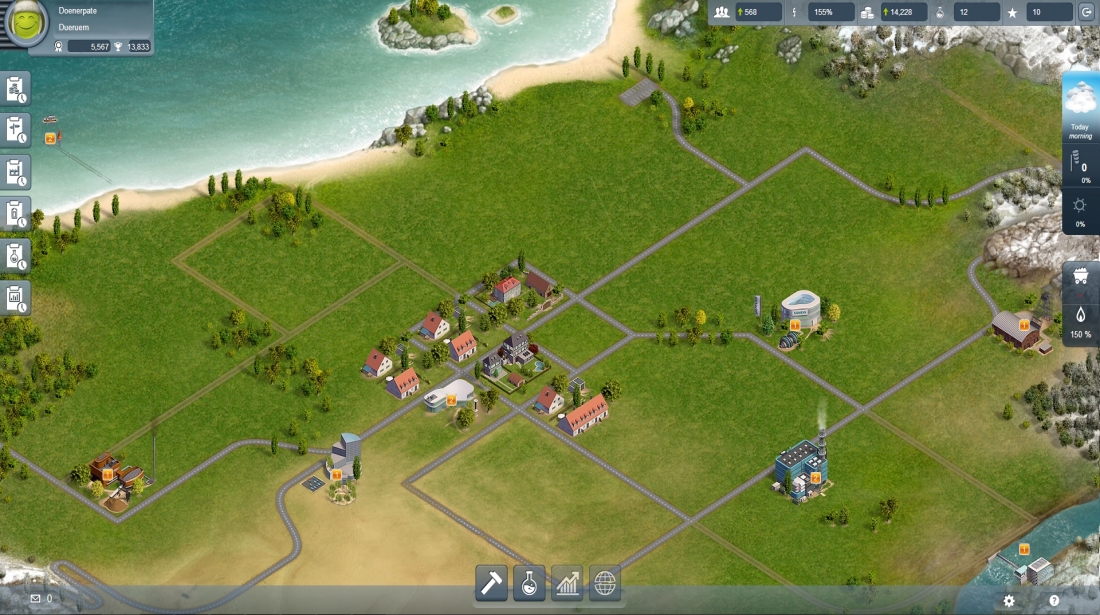Open the coins task clipboard
The width and height of the screenshot is (1100, 615).
pos(16,88)
